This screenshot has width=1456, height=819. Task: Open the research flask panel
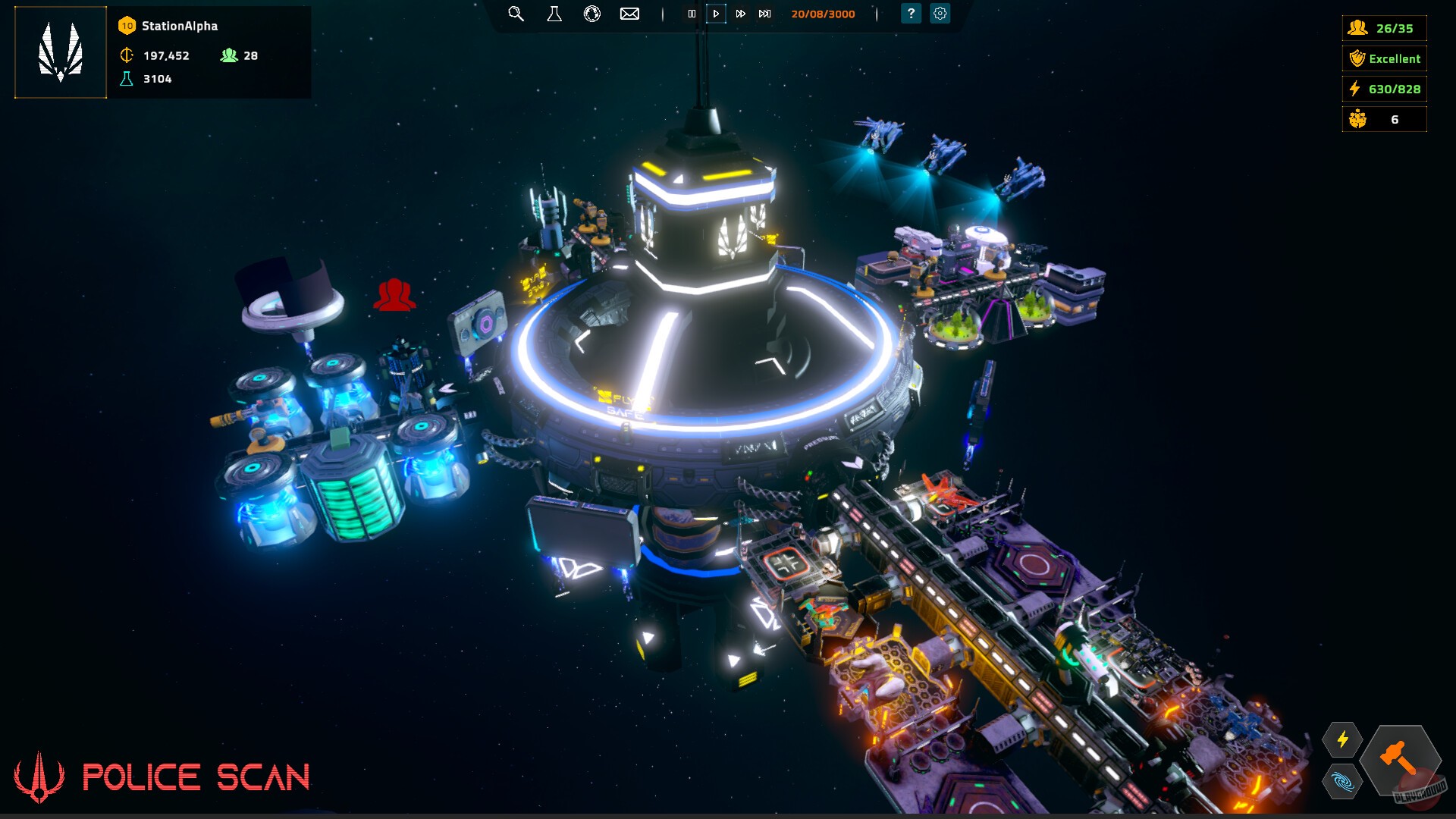554,14
